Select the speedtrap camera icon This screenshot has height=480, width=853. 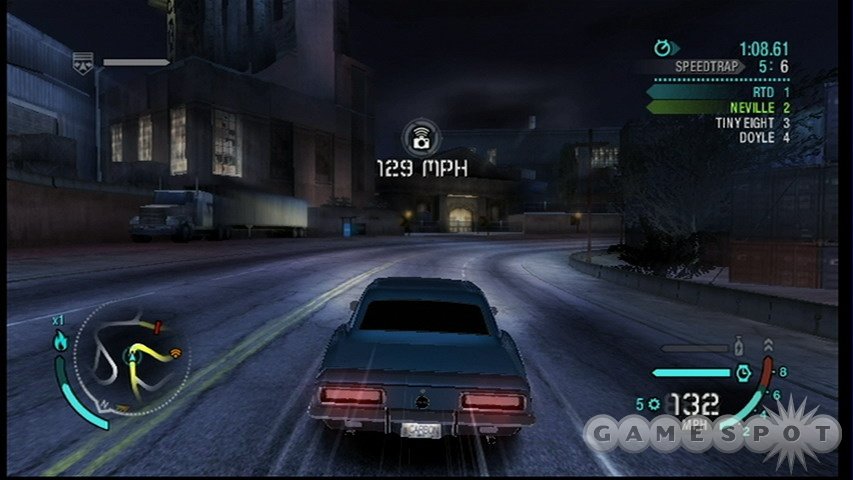pyautogui.click(x=422, y=138)
